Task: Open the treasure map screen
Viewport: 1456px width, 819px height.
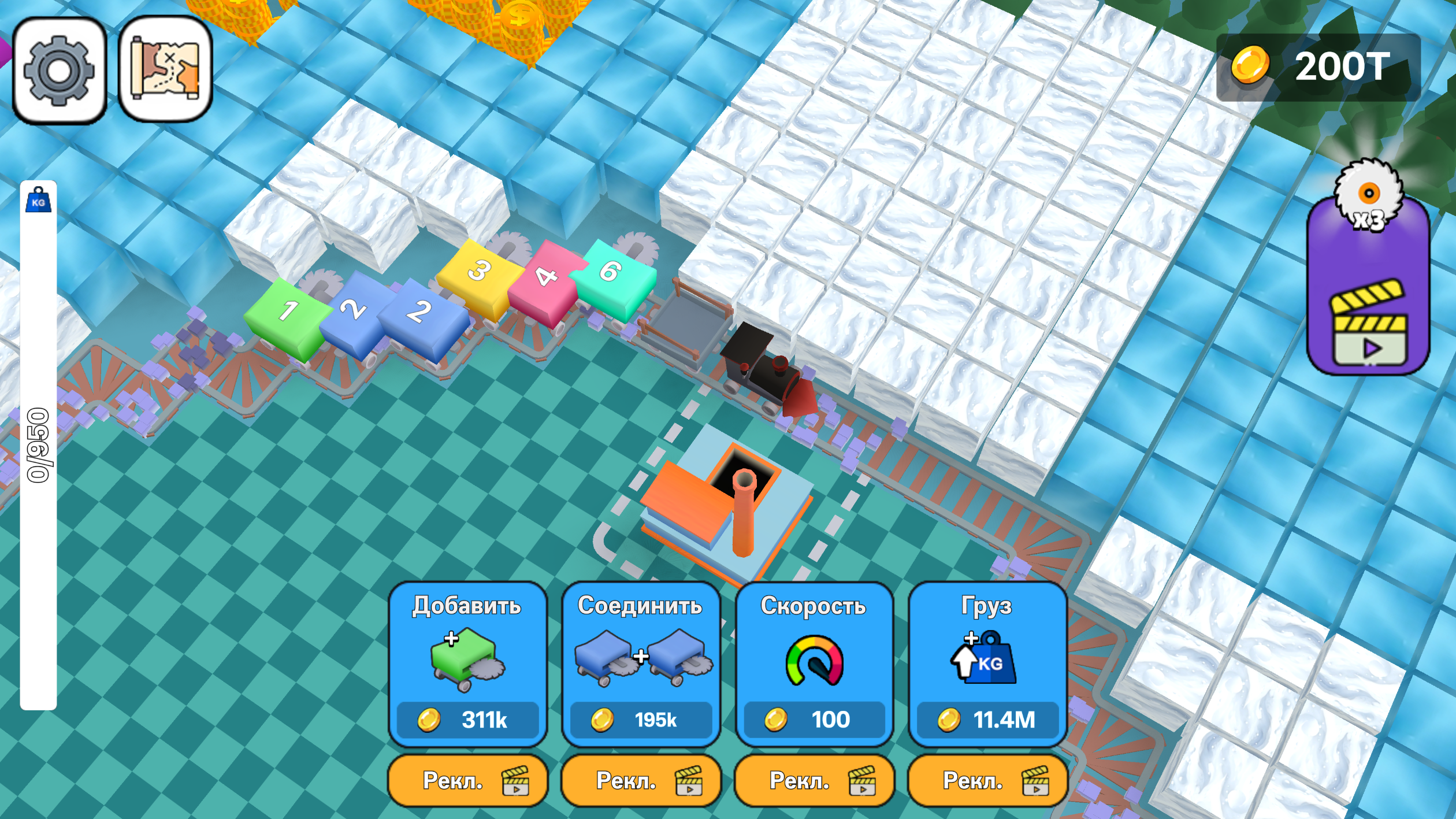Action: click(x=164, y=69)
